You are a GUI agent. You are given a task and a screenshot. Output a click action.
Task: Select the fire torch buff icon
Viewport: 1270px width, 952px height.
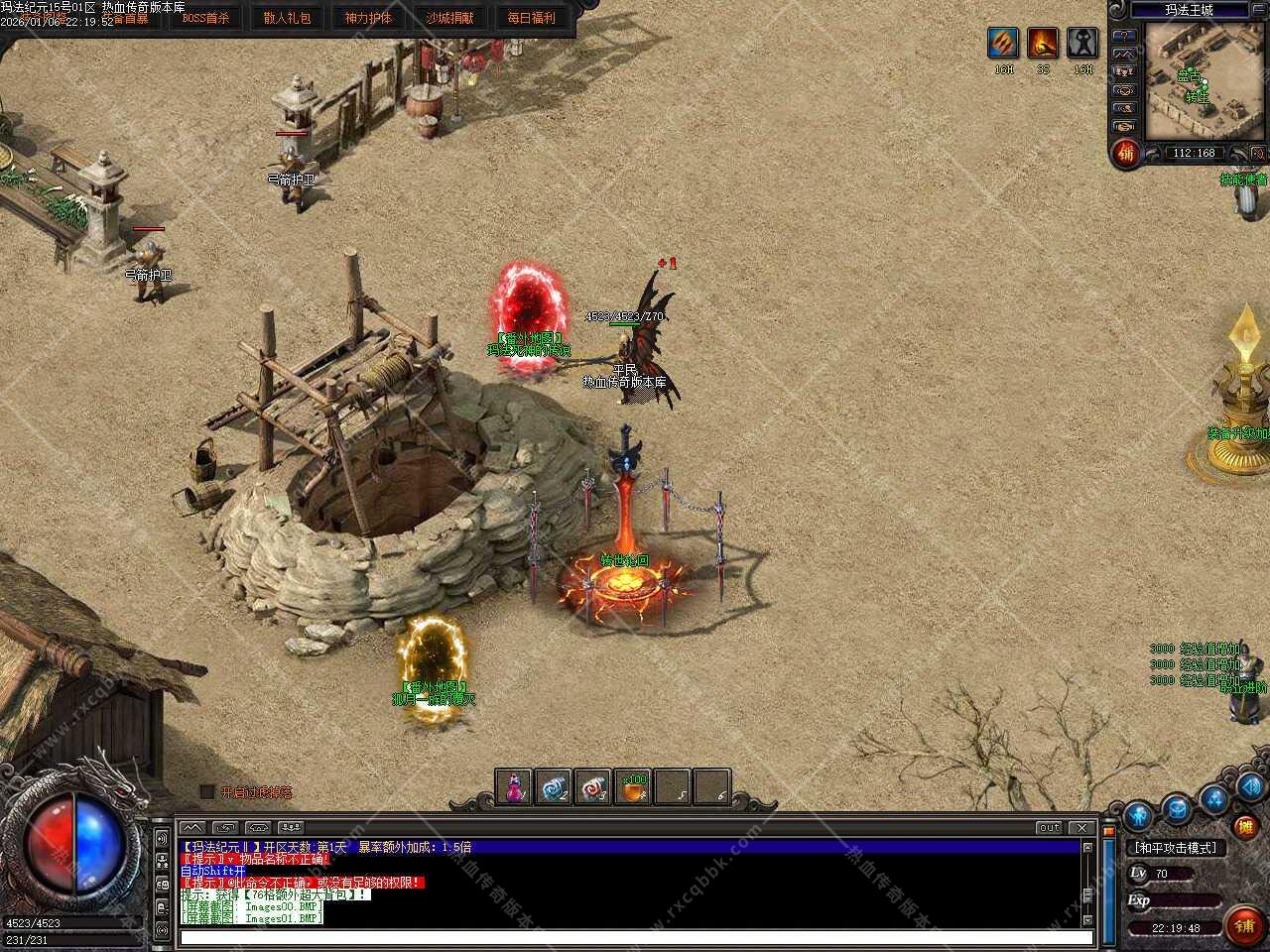coord(1043,44)
